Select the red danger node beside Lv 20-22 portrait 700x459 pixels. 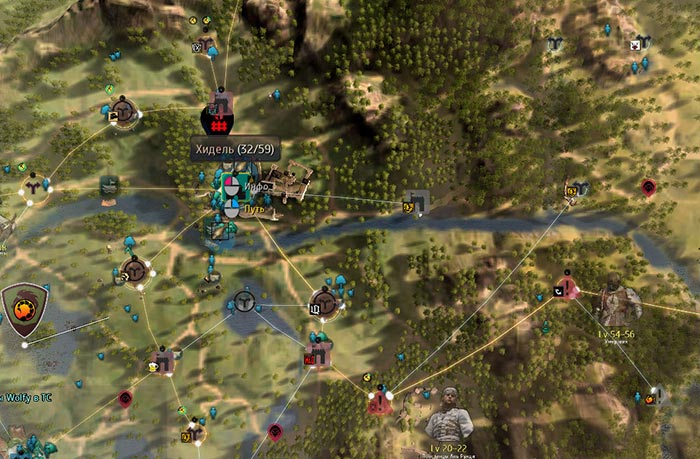coord(379,401)
